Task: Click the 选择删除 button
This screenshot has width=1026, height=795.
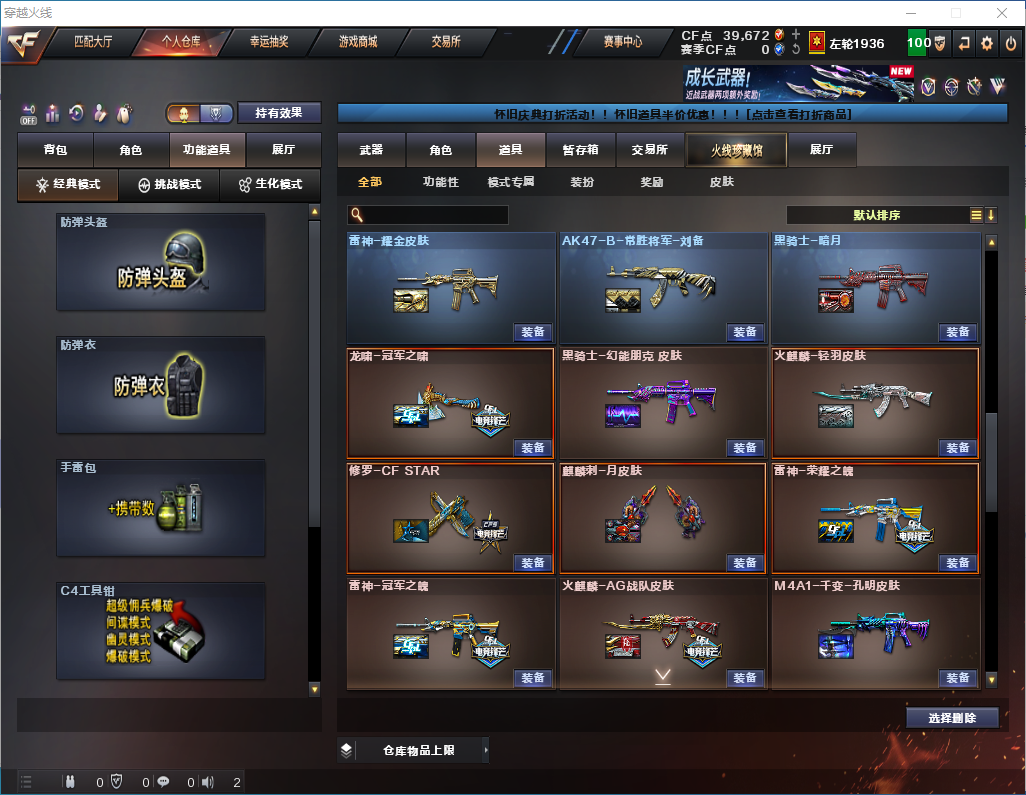Action: coord(952,718)
